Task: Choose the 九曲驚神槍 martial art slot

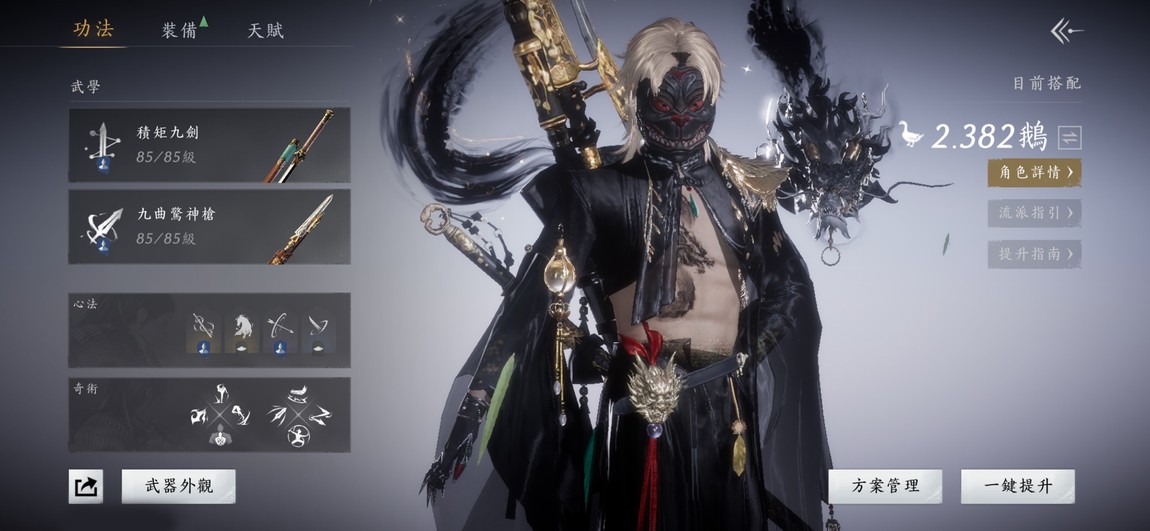Action: tap(209, 227)
